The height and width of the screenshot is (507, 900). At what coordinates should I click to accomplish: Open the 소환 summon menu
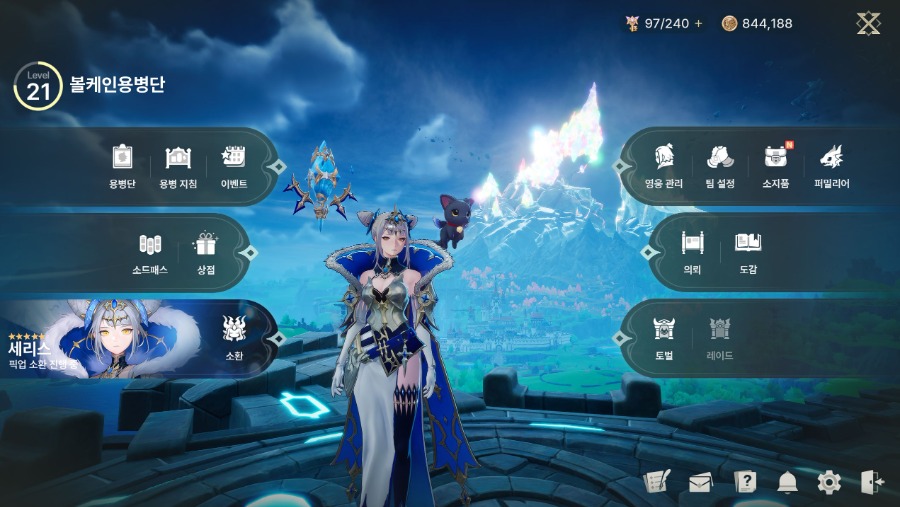(234, 337)
